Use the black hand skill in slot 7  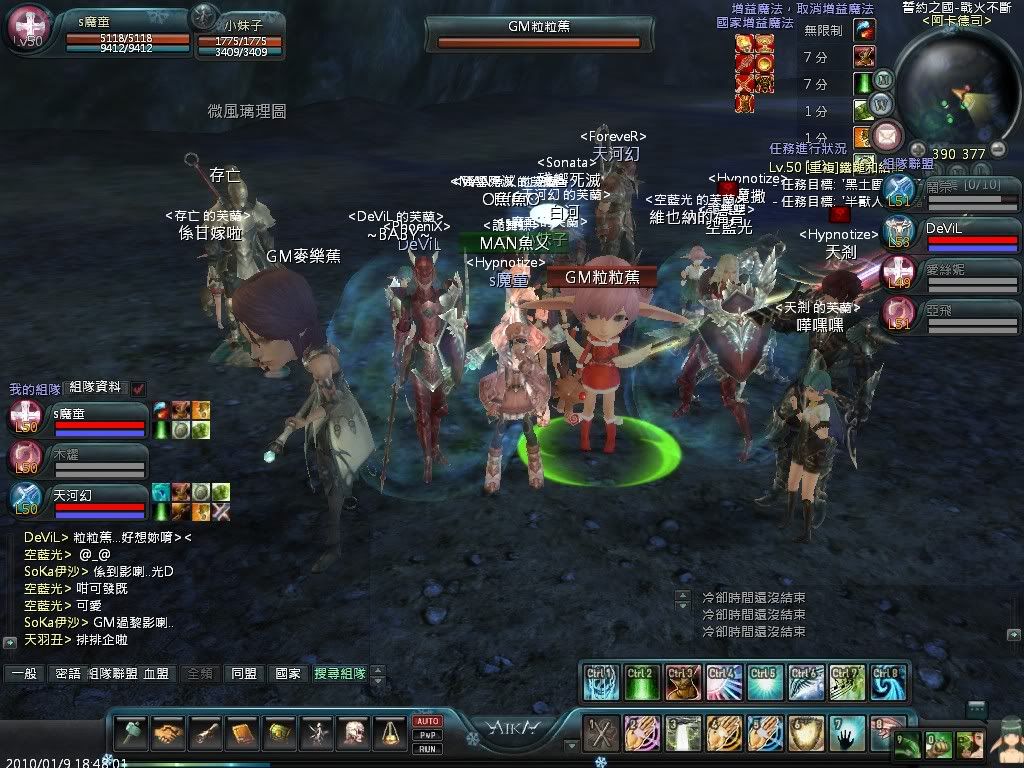(850, 734)
